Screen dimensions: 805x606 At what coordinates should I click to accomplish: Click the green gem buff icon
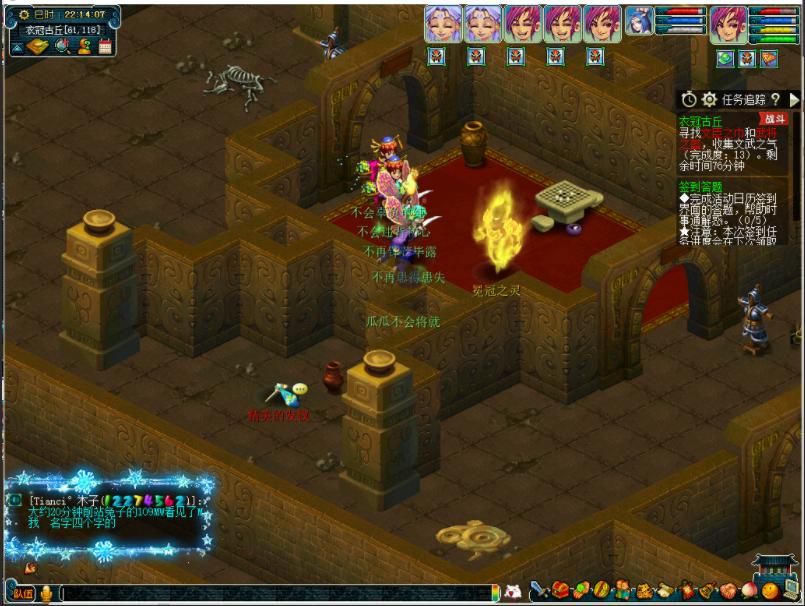[x=725, y=59]
